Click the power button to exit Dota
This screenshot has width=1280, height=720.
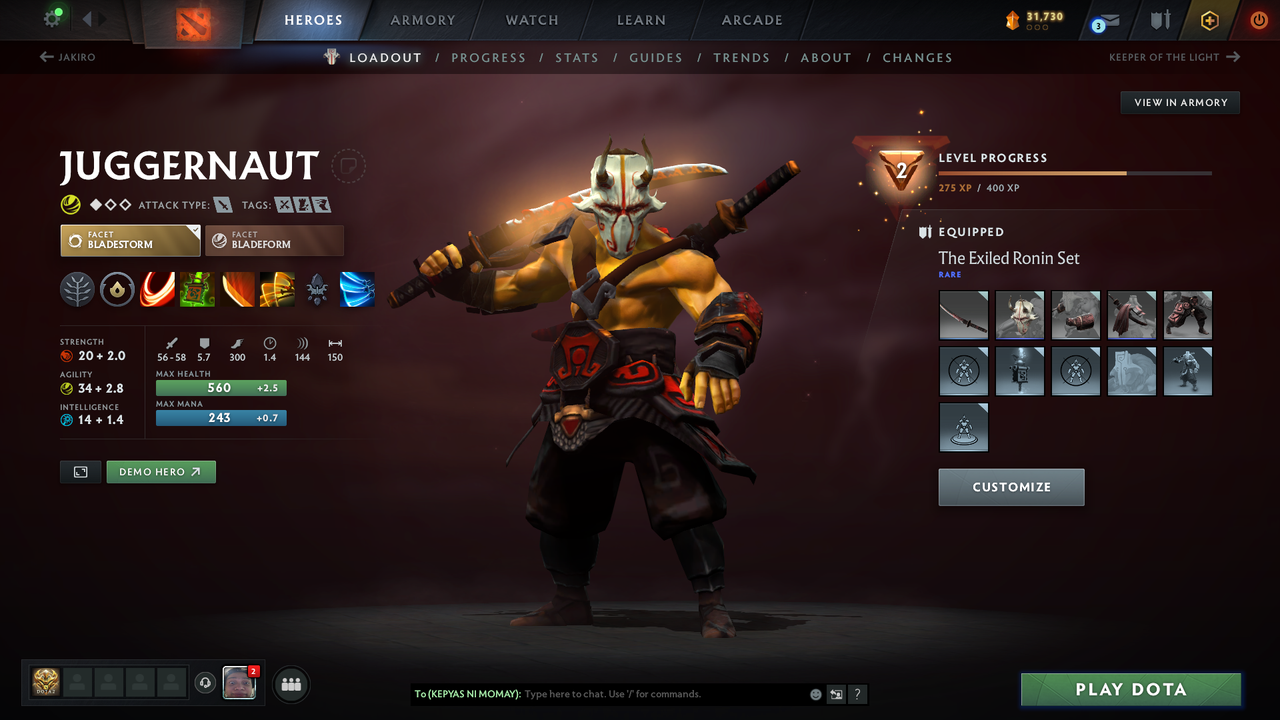(x=1258, y=19)
